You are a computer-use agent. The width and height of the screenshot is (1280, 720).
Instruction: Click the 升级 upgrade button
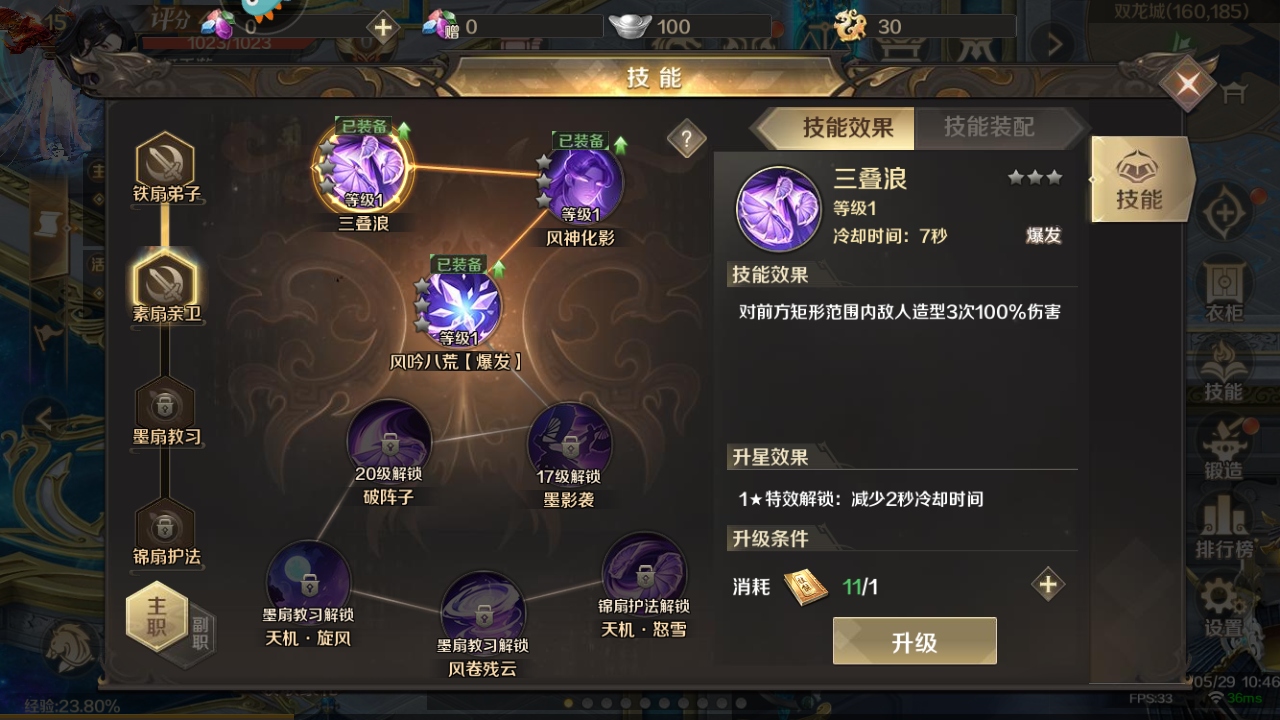(x=914, y=641)
